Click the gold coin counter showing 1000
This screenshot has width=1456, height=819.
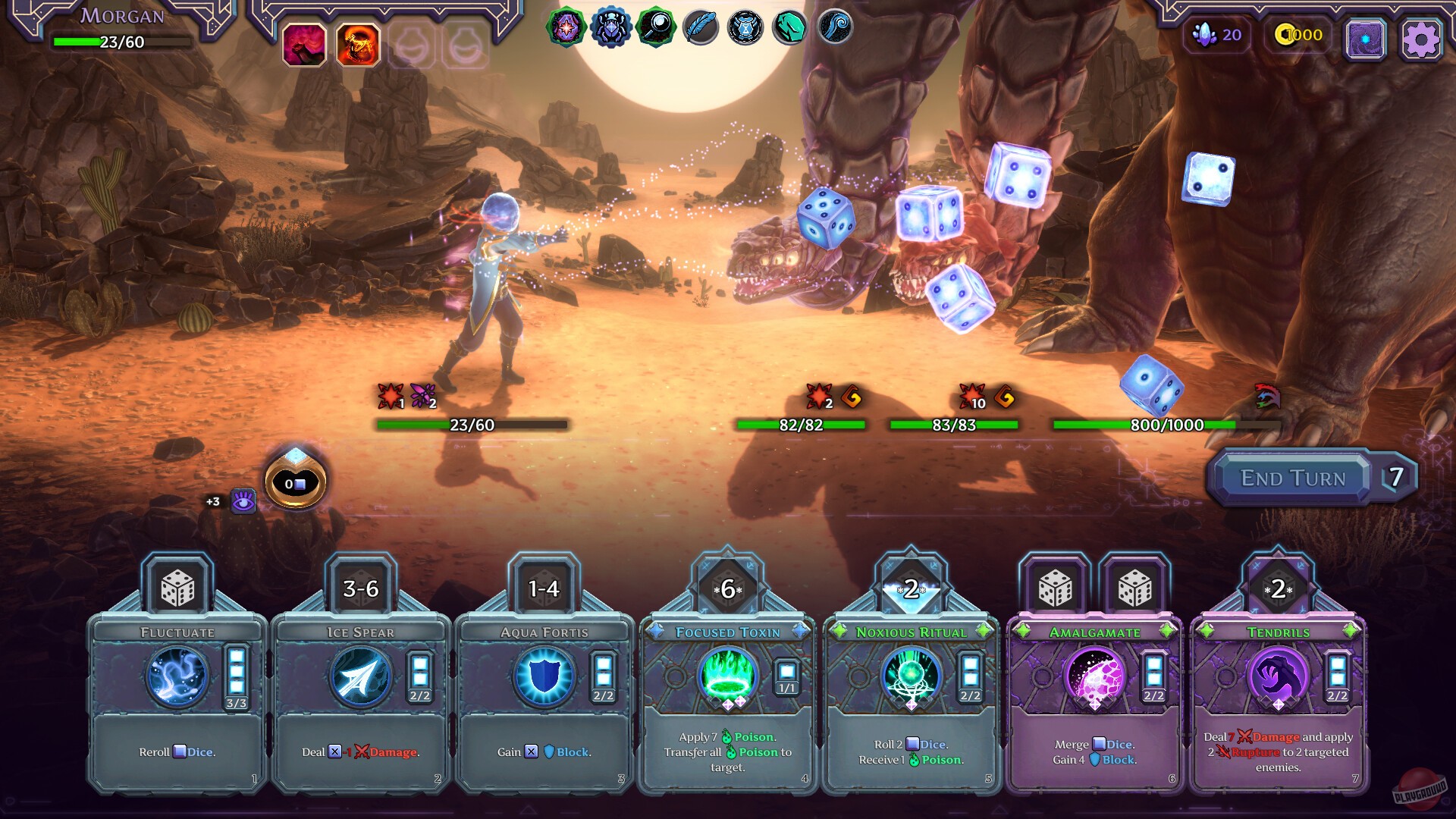(x=1298, y=34)
